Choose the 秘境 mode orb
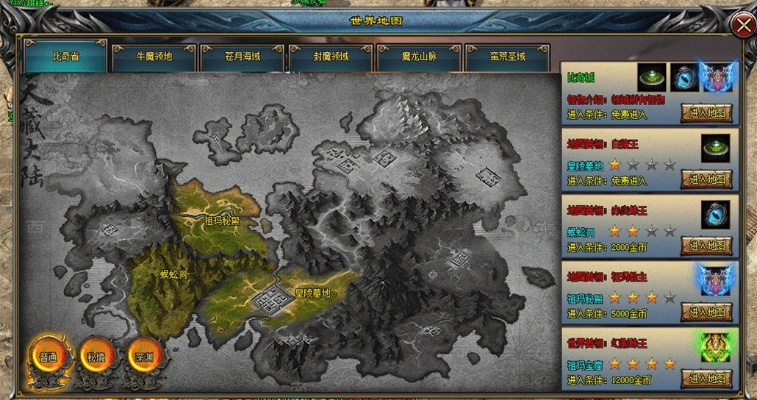 pyautogui.click(x=93, y=357)
